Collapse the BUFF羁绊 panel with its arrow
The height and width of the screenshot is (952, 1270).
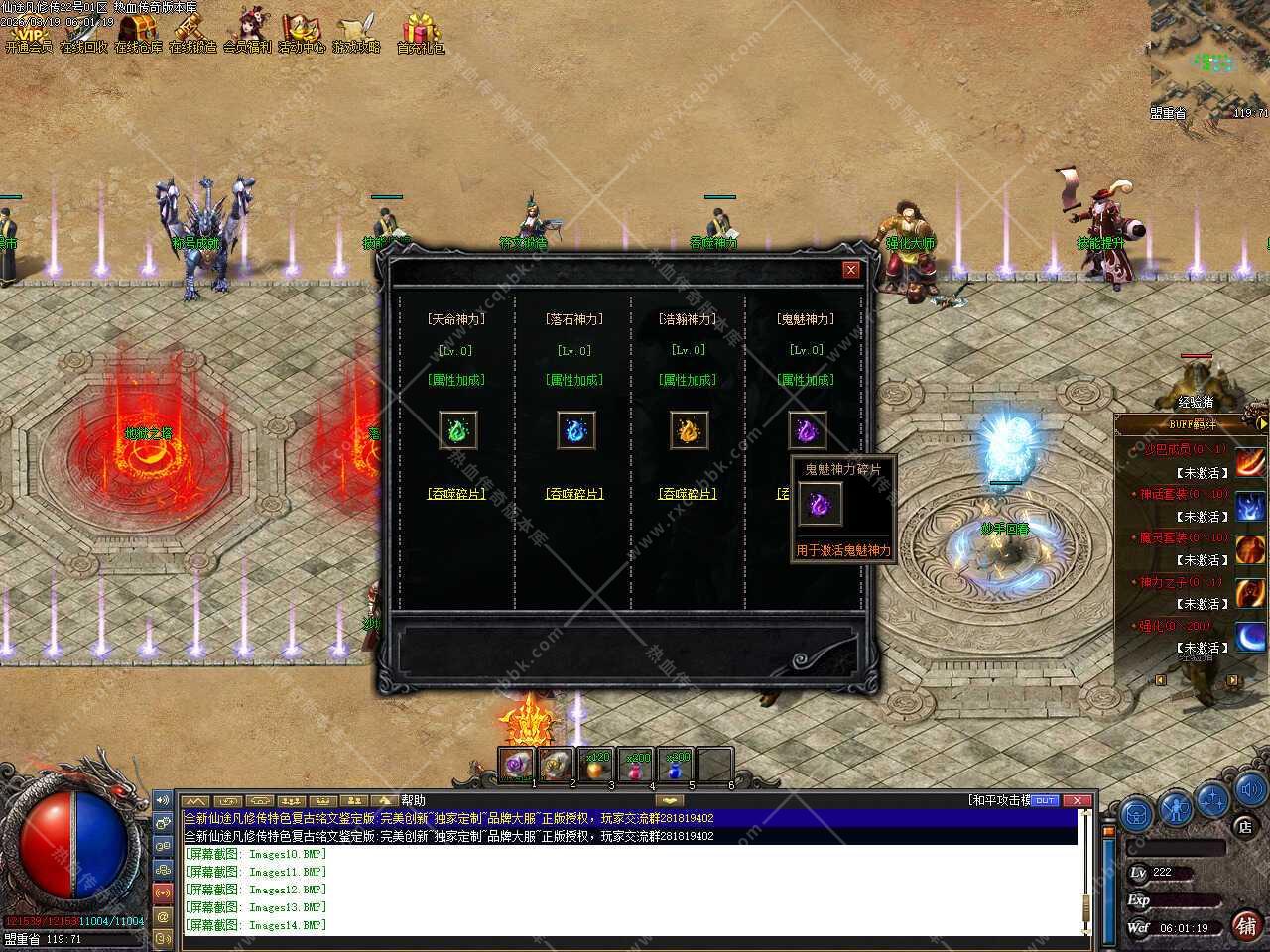click(x=1262, y=423)
